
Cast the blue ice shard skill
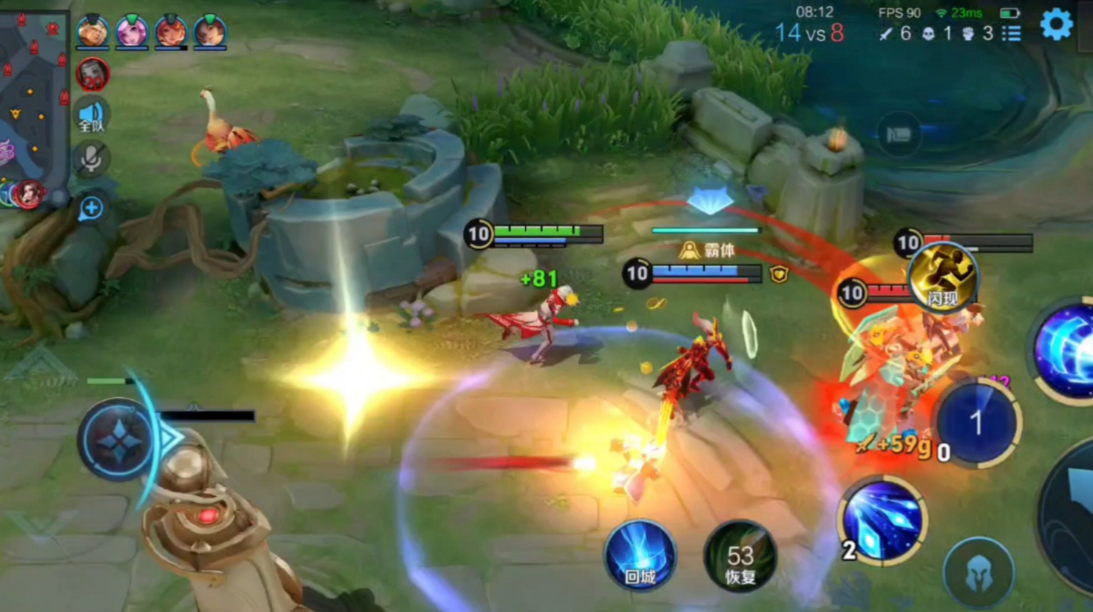(881, 518)
